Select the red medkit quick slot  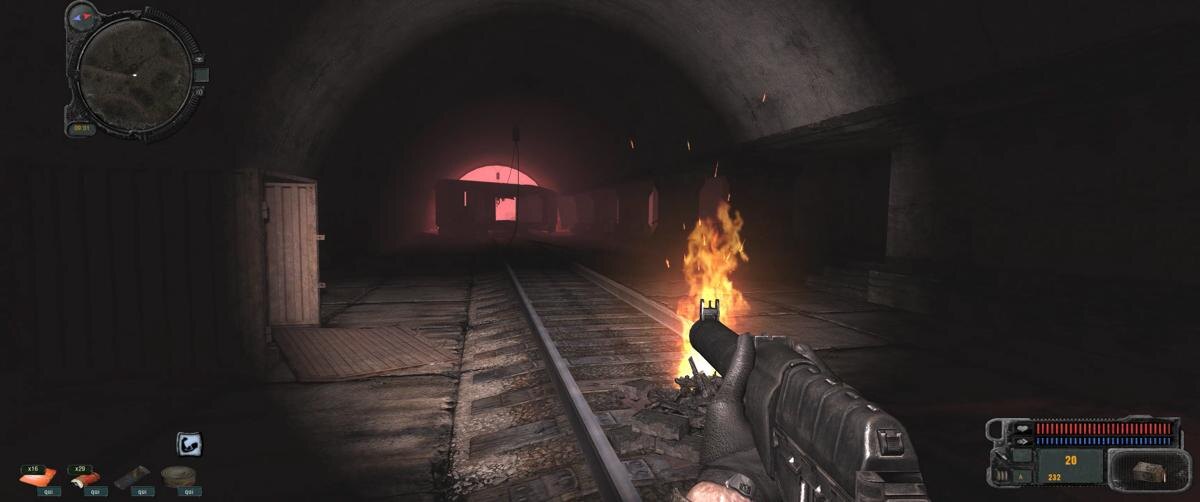click(84, 477)
